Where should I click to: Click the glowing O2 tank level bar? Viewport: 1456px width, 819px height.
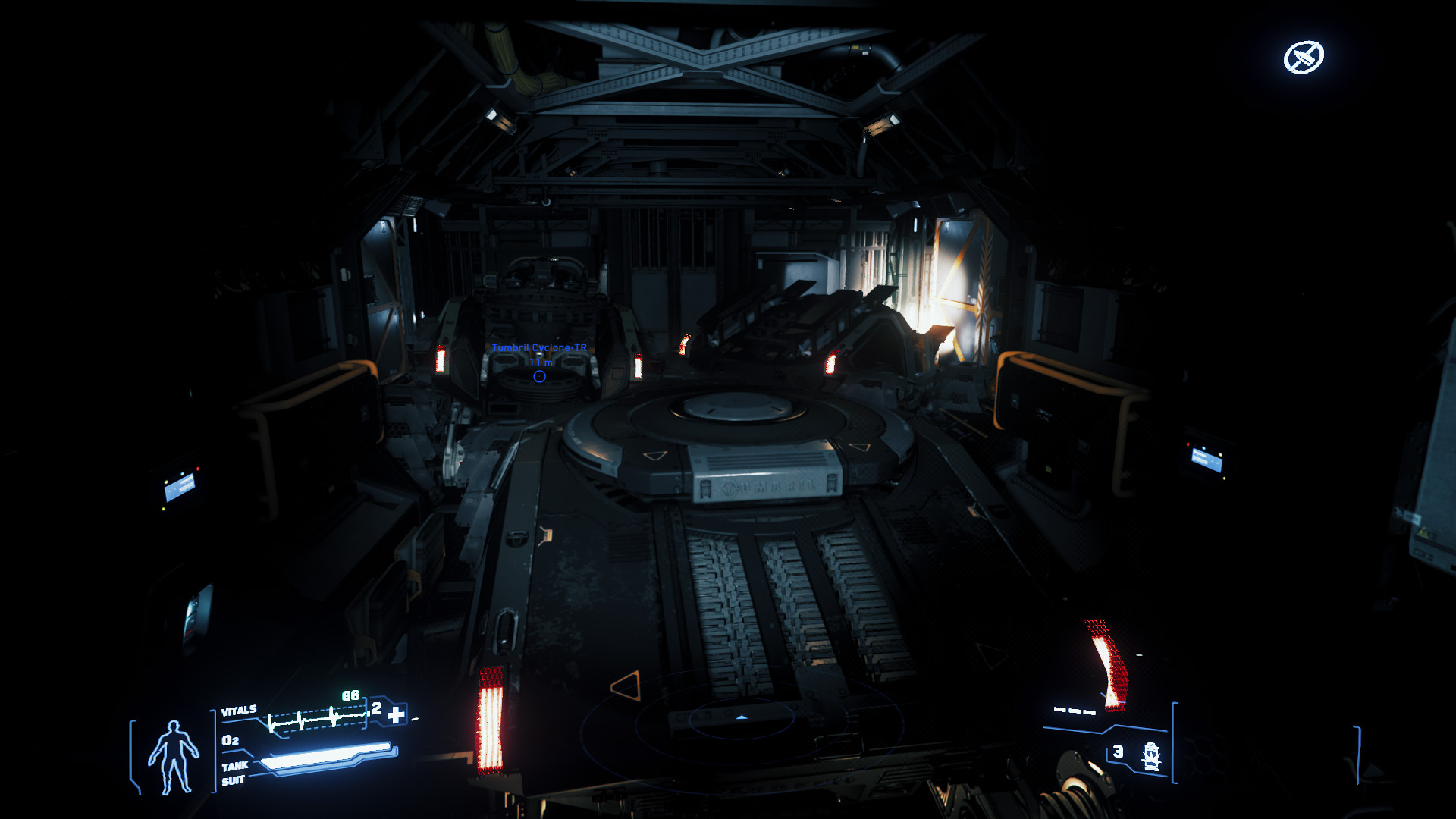click(325, 757)
